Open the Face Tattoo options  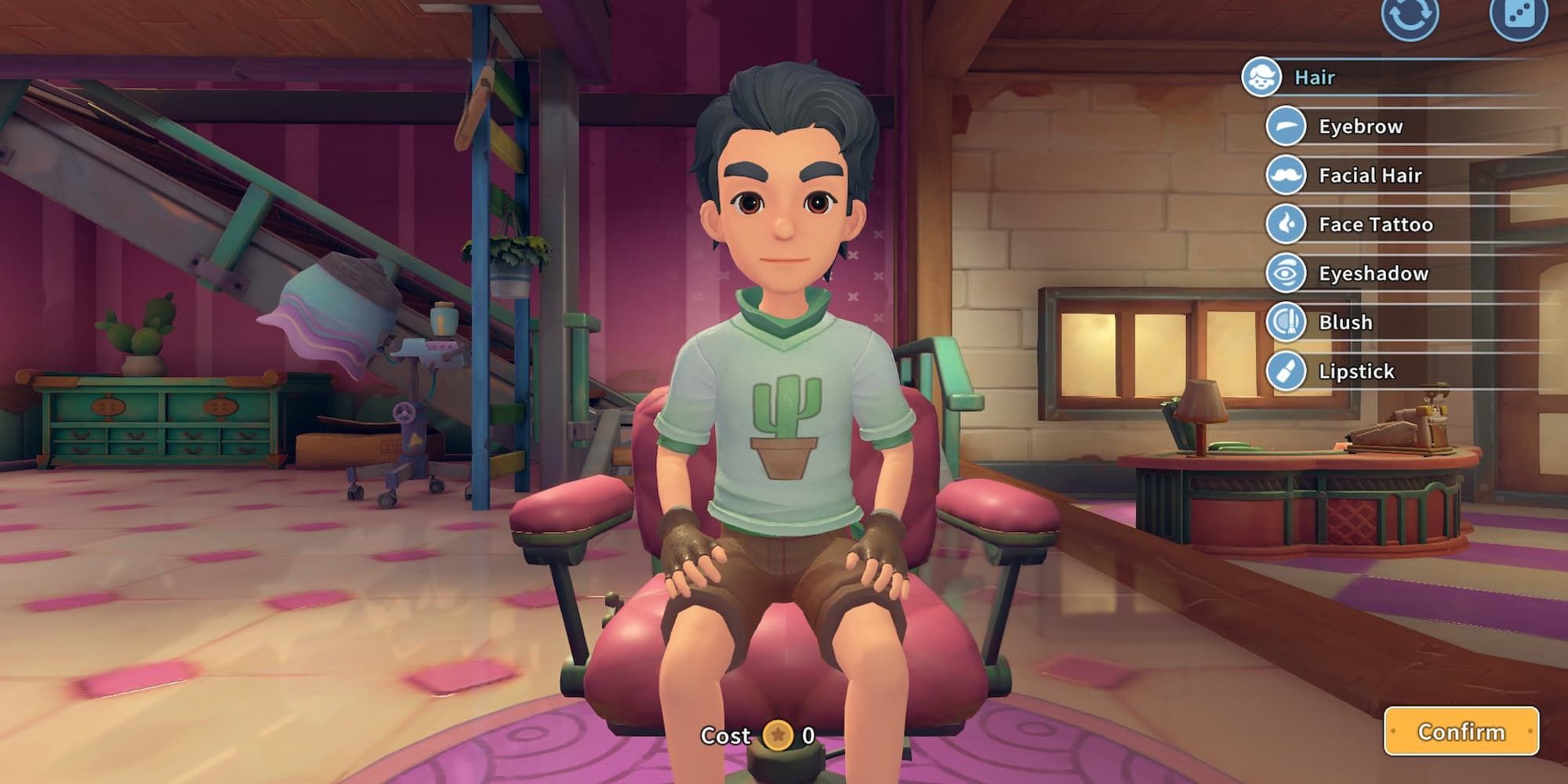tap(1375, 224)
